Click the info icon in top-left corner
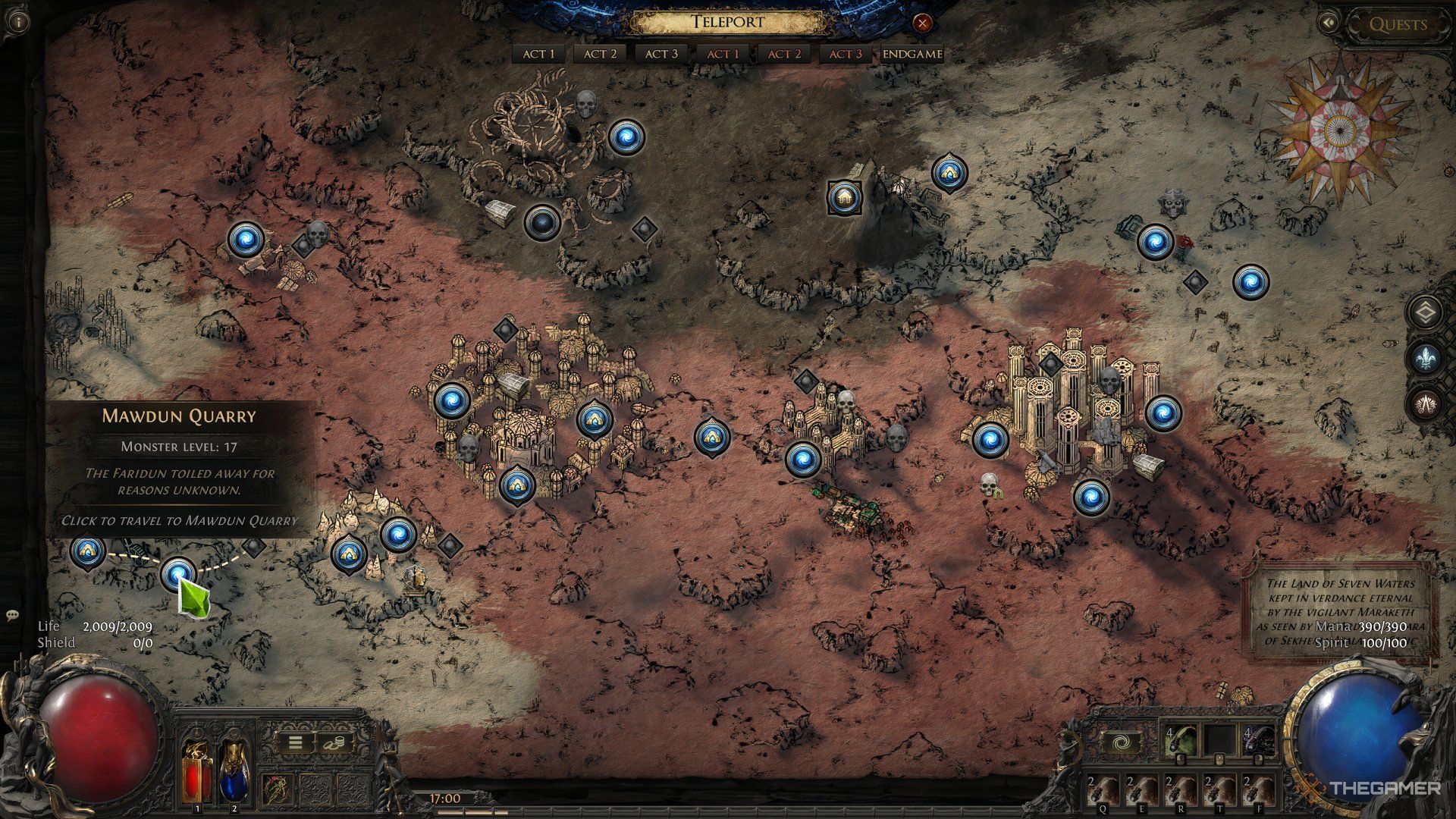This screenshot has height=819, width=1456. coord(18,22)
